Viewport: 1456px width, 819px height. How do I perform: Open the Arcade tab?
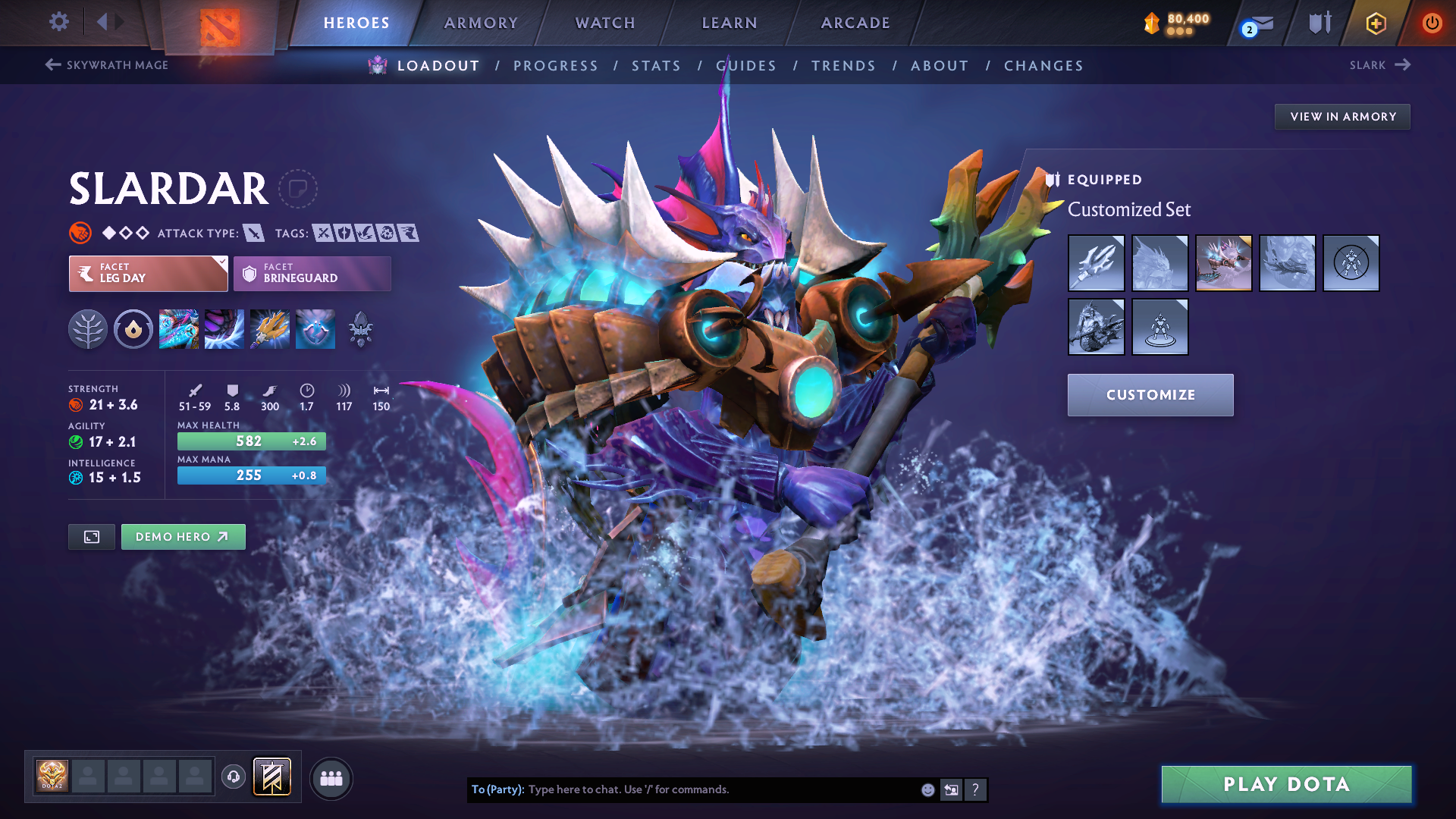pos(855,23)
